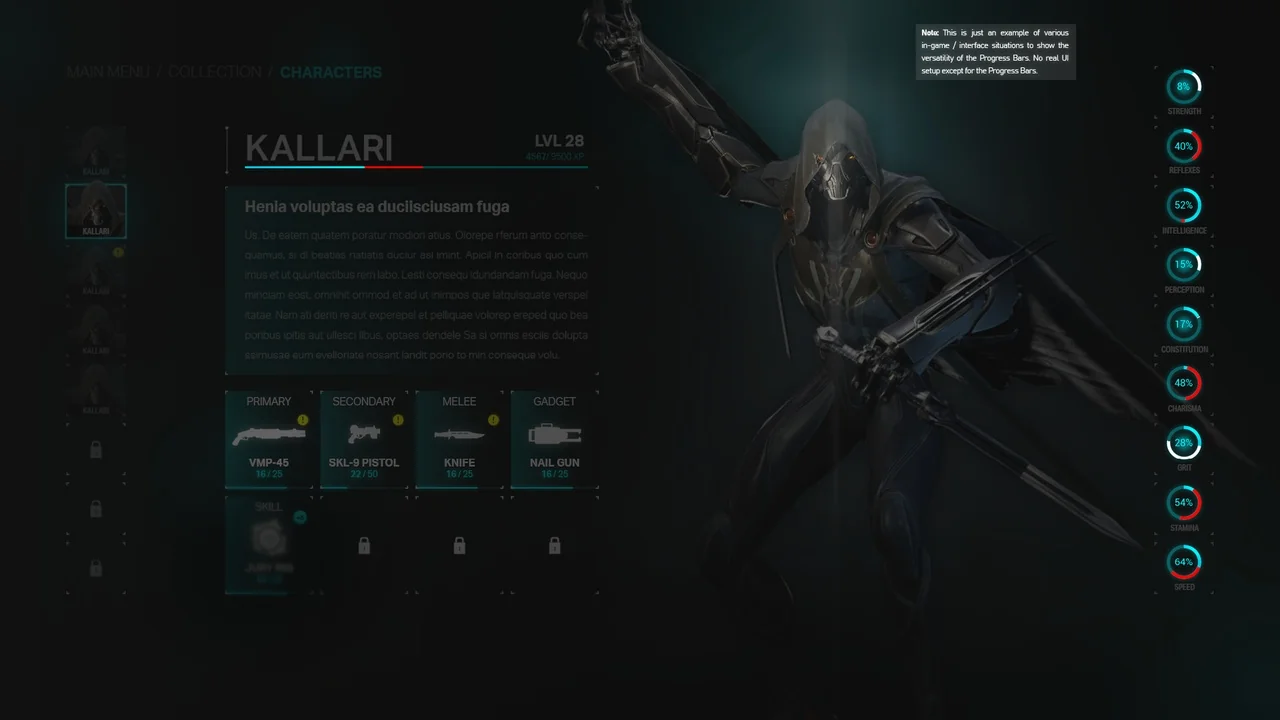Screen dimensions: 1280x720
Task: Select the Reflexes 40% stat ring
Action: (1184, 146)
